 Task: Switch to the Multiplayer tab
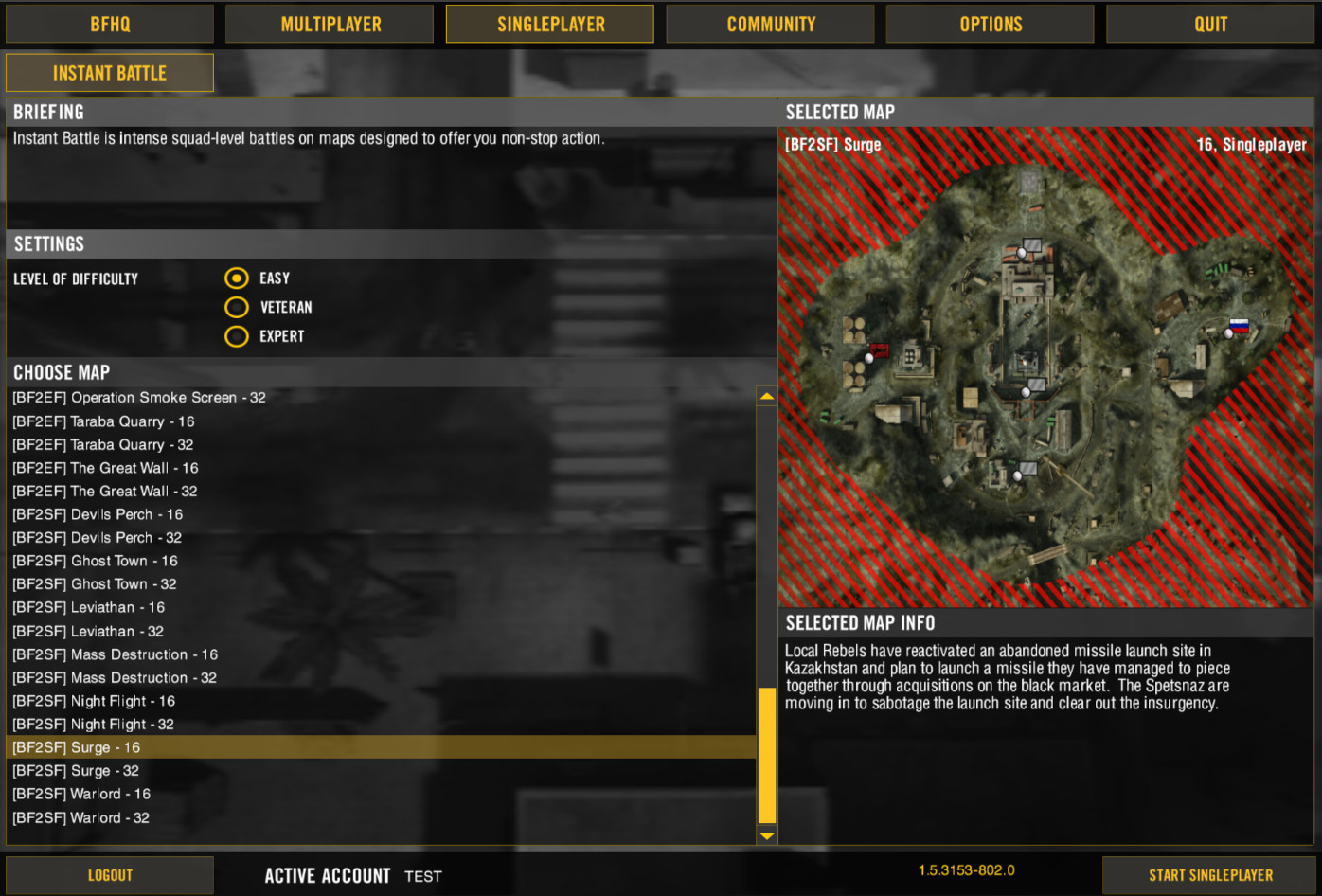329,24
